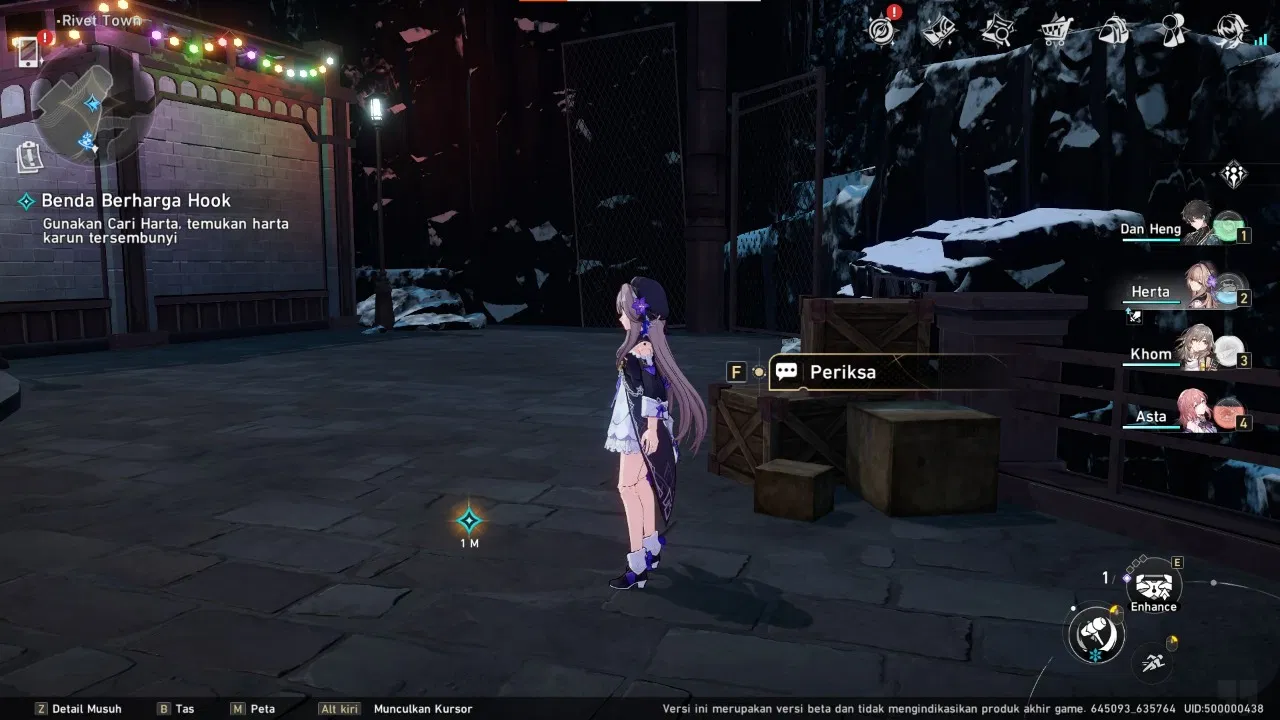Screen dimensions: 1280x720
Task: Open the guide compass icon with red notification
Action: 881,30
